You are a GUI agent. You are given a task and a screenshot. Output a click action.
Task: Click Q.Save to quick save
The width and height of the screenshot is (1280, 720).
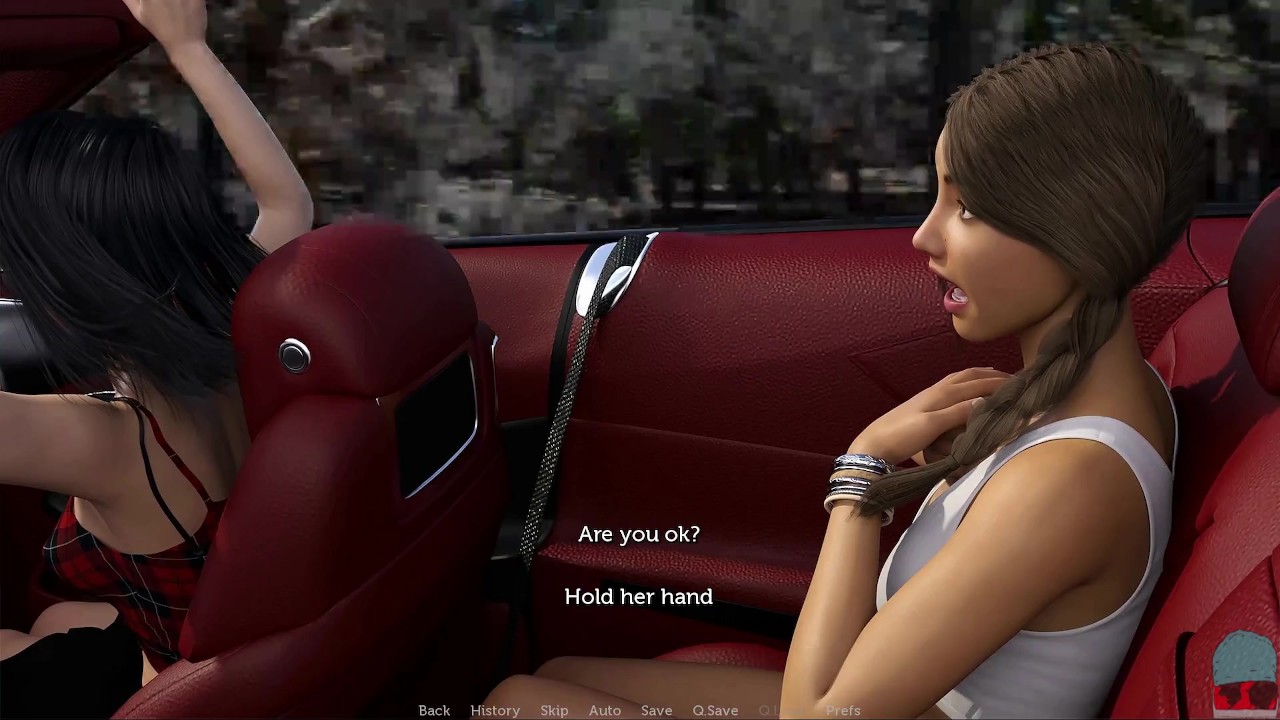point(715,710)
